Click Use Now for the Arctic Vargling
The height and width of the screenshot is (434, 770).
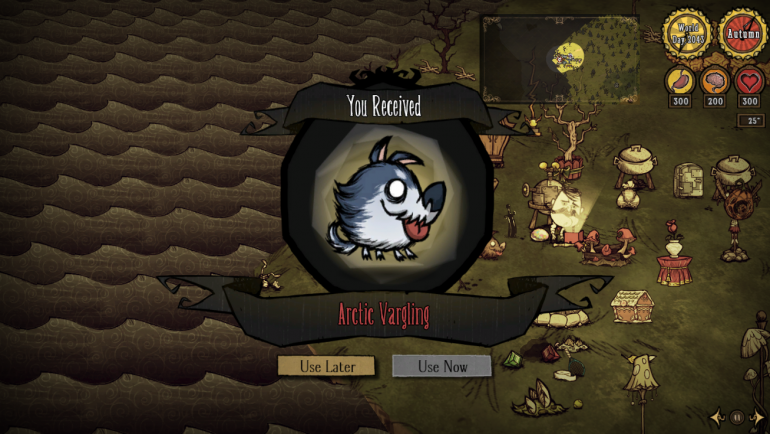pyautogui.click(x=442, y=366)
